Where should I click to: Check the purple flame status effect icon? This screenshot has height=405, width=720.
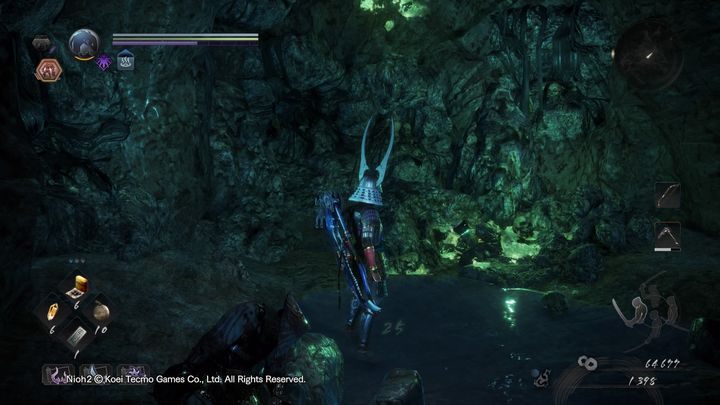106,61
